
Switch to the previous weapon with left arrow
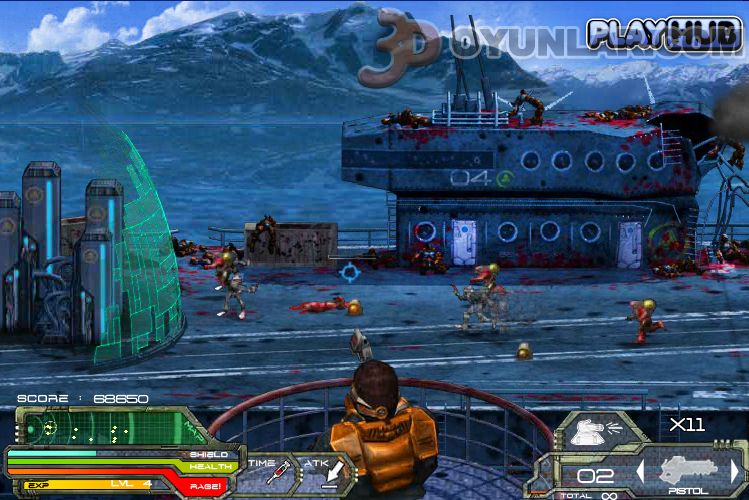[x=641, y=470]
